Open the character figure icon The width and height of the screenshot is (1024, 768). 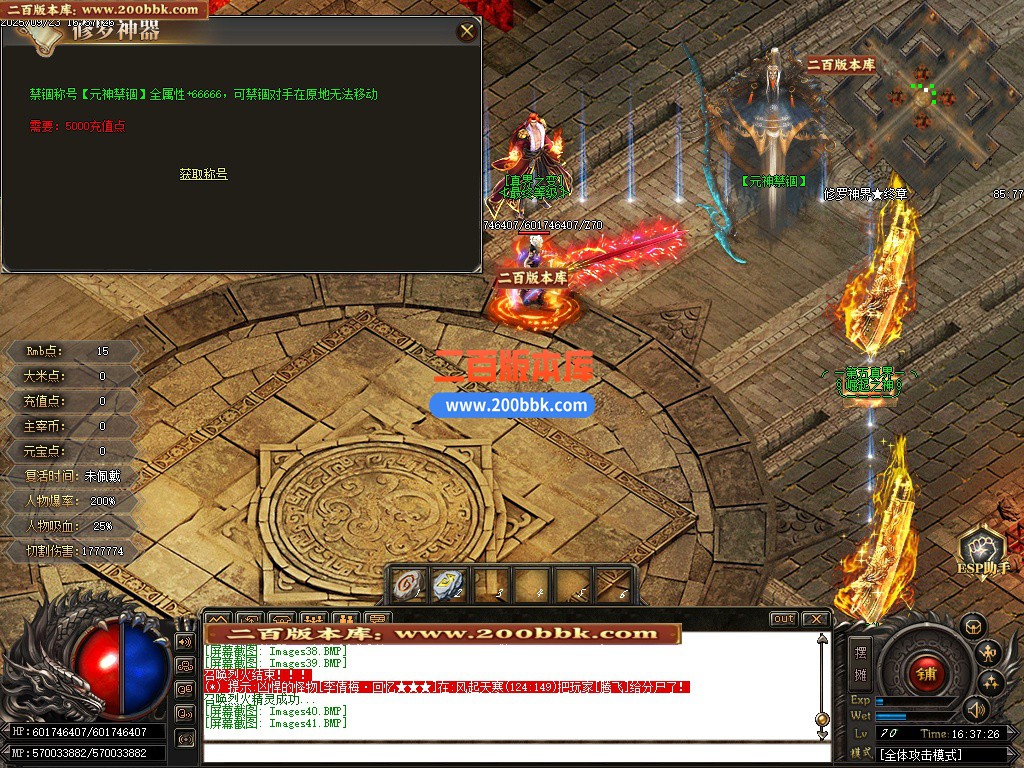pyautogui.click(x=988, y=653)
